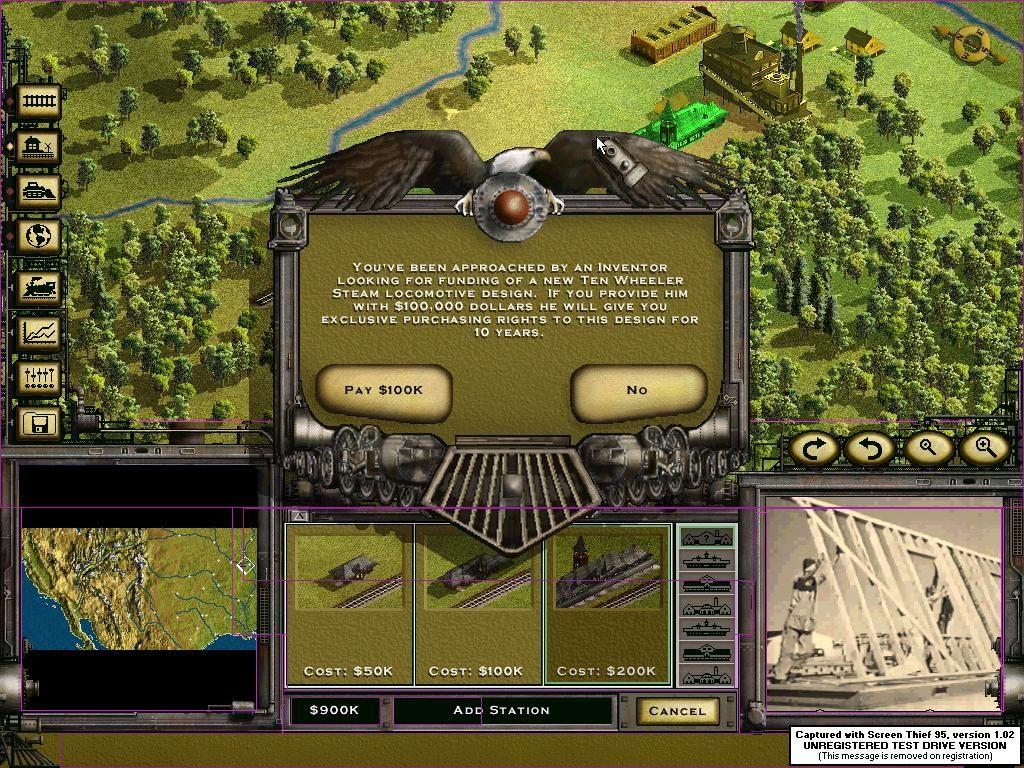
Task: Pay $100K to fund the inventor
Action: 383,390
